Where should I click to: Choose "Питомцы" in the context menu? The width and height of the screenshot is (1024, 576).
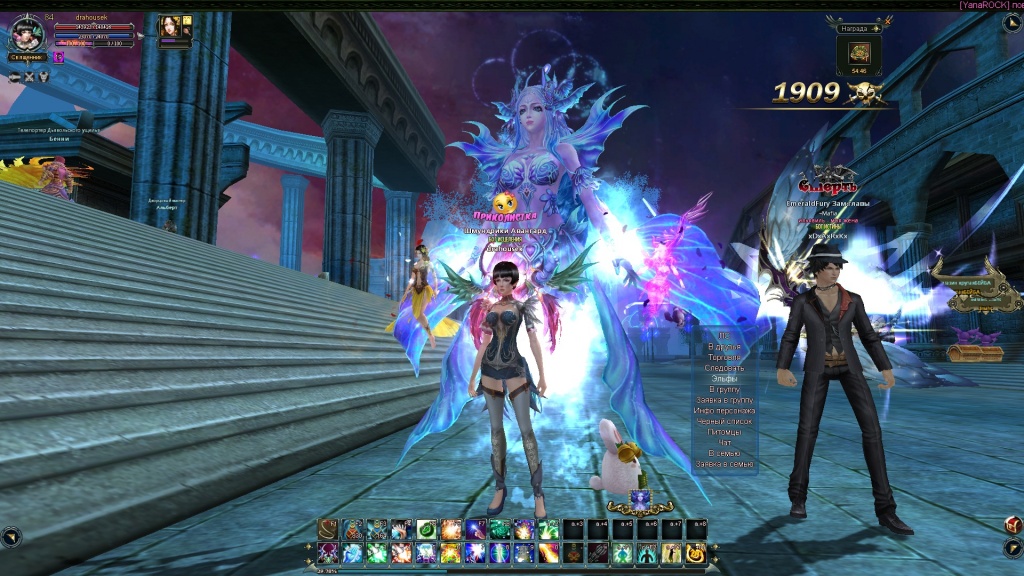(x=725, y=432)
